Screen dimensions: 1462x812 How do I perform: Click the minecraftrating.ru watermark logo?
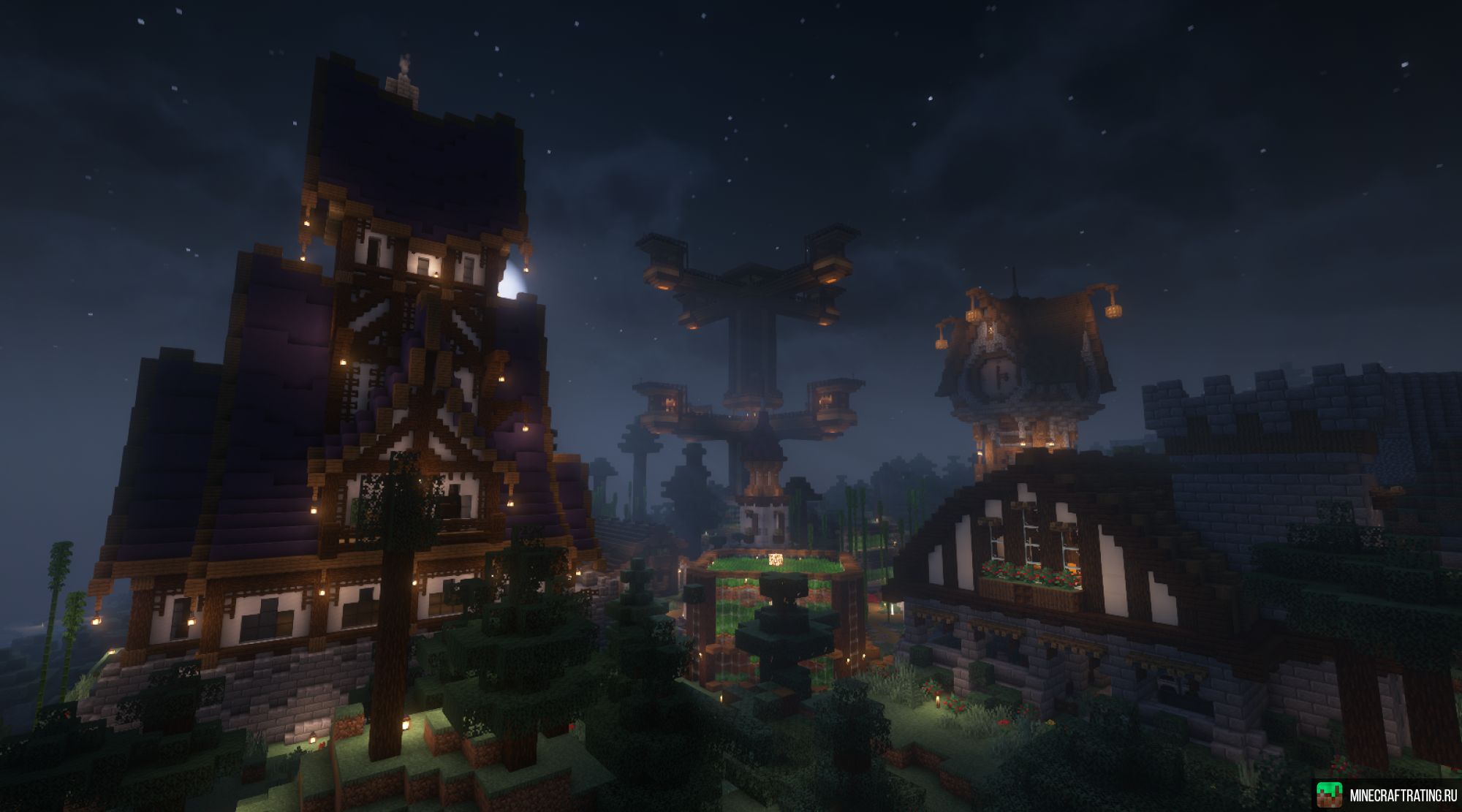pyautogui.click(x=1328, y=794)
